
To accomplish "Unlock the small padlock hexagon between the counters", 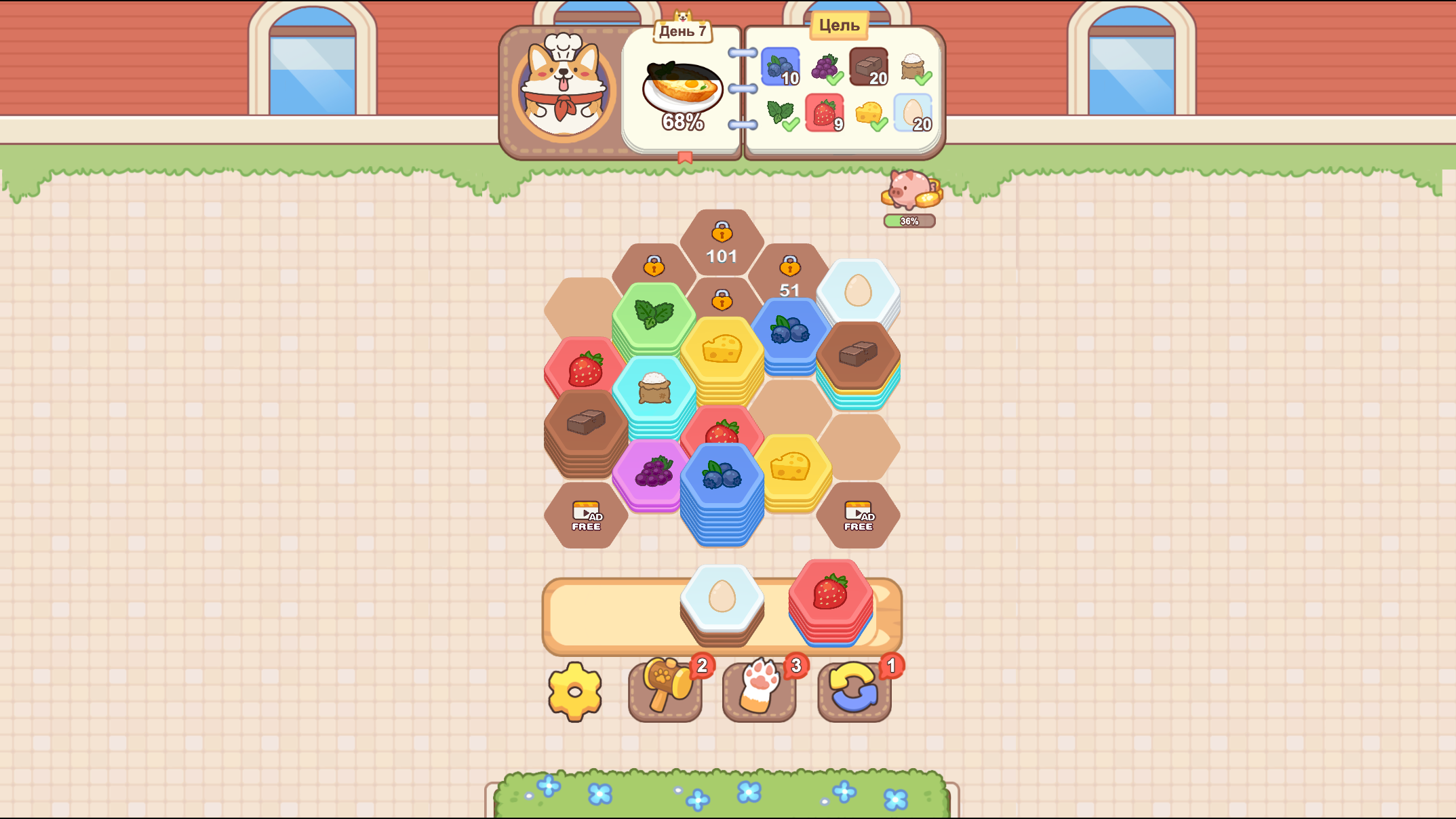I will (x=721, y=301).
